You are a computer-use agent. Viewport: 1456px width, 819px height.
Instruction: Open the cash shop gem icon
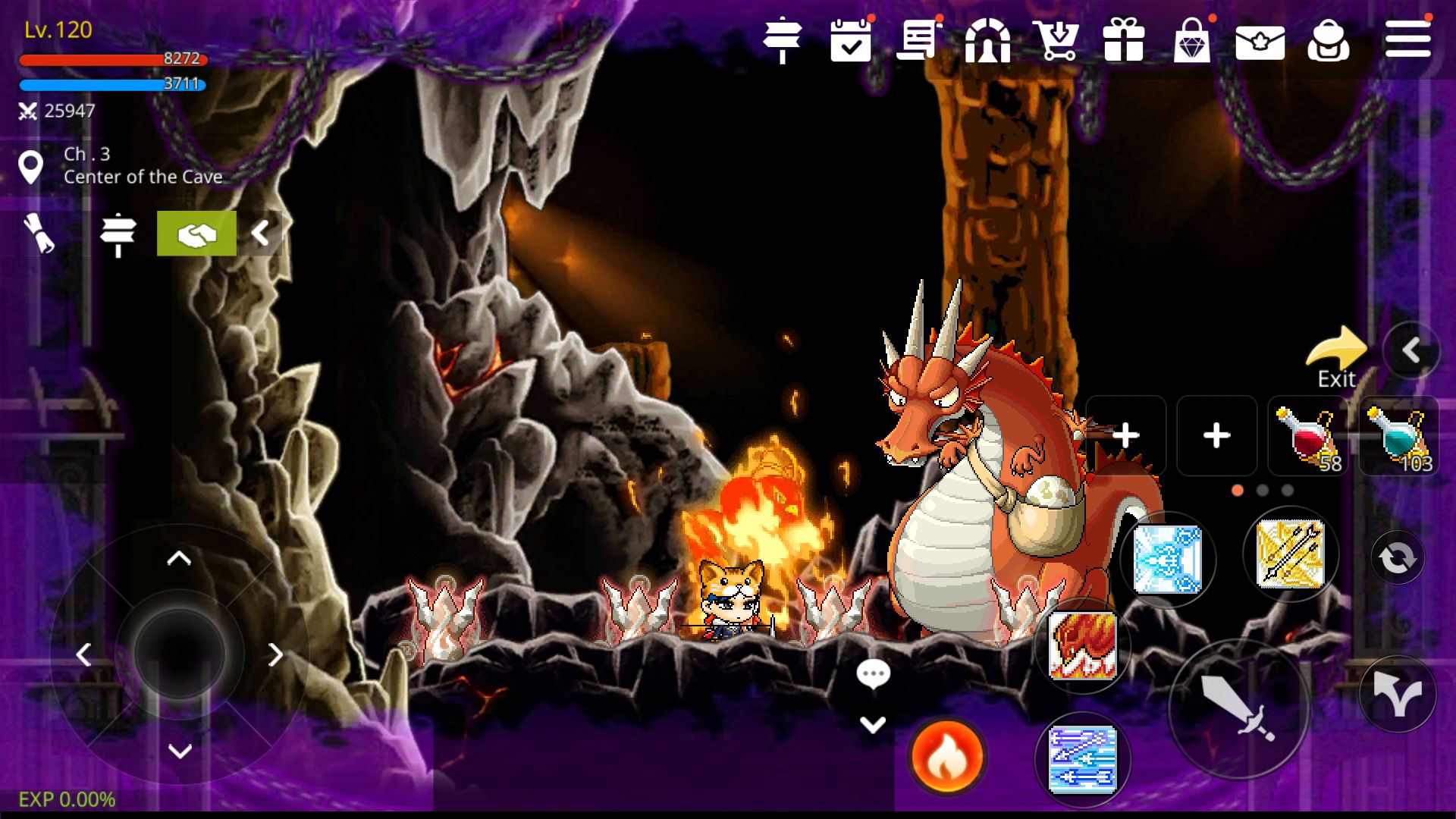click(x=1192, y=42)
